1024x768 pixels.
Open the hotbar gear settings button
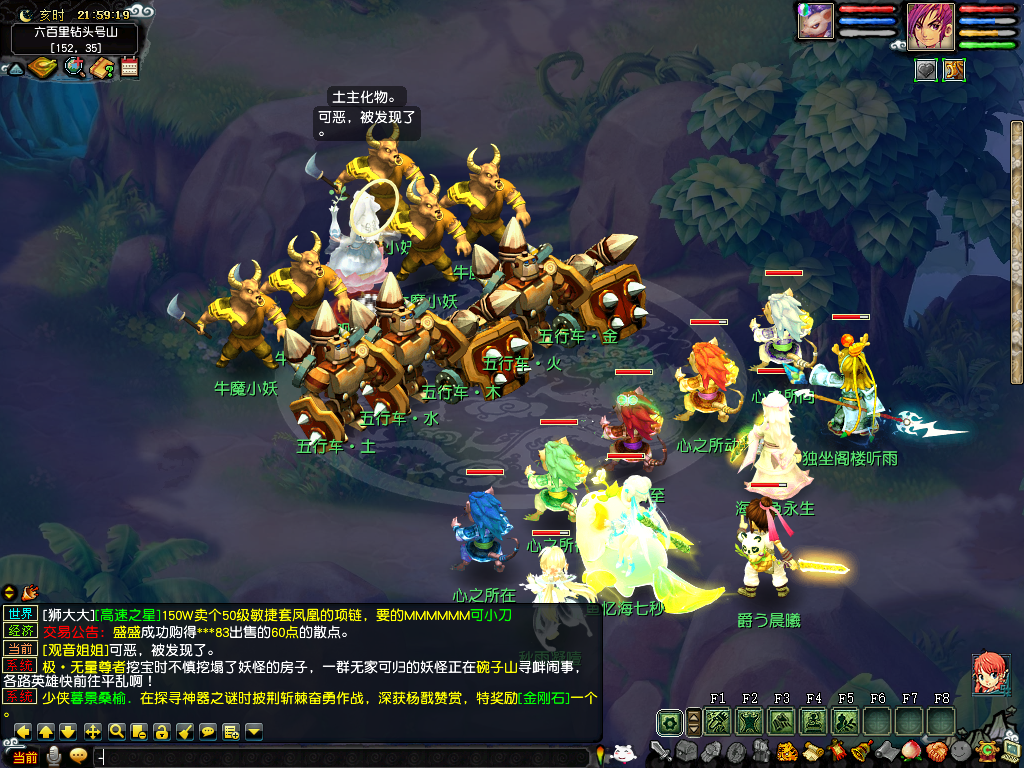tap(669, 721)
